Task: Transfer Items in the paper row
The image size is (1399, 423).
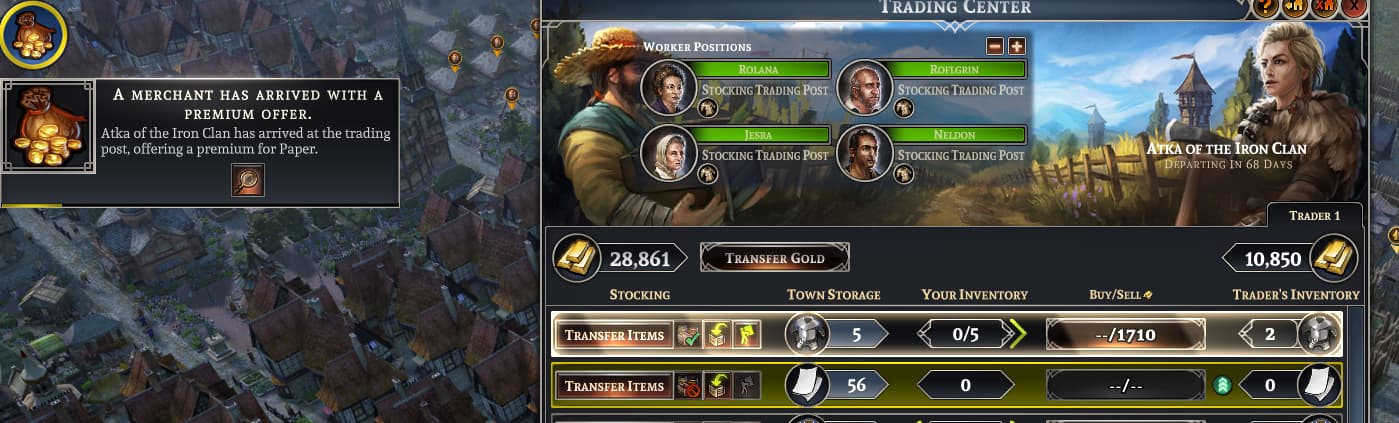Action: (x=614, y=386)
